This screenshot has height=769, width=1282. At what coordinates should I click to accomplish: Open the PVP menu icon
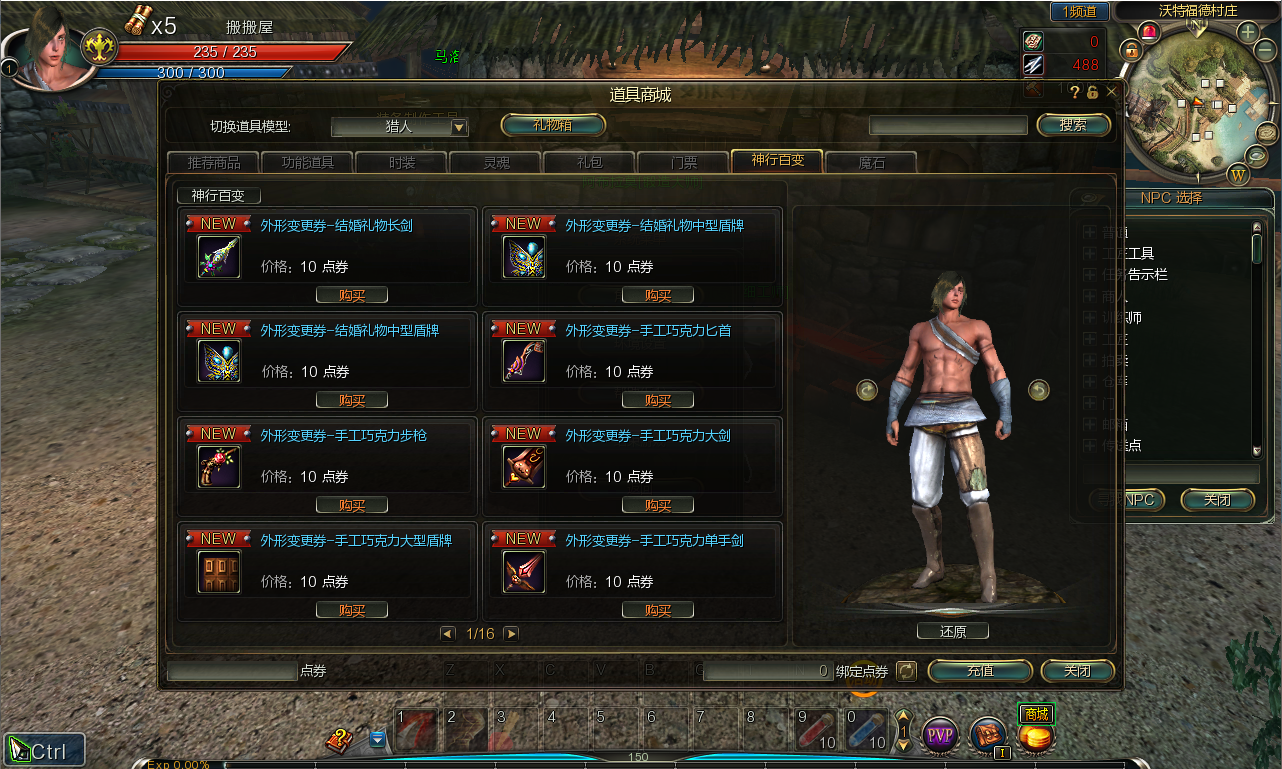pos(940,736)
